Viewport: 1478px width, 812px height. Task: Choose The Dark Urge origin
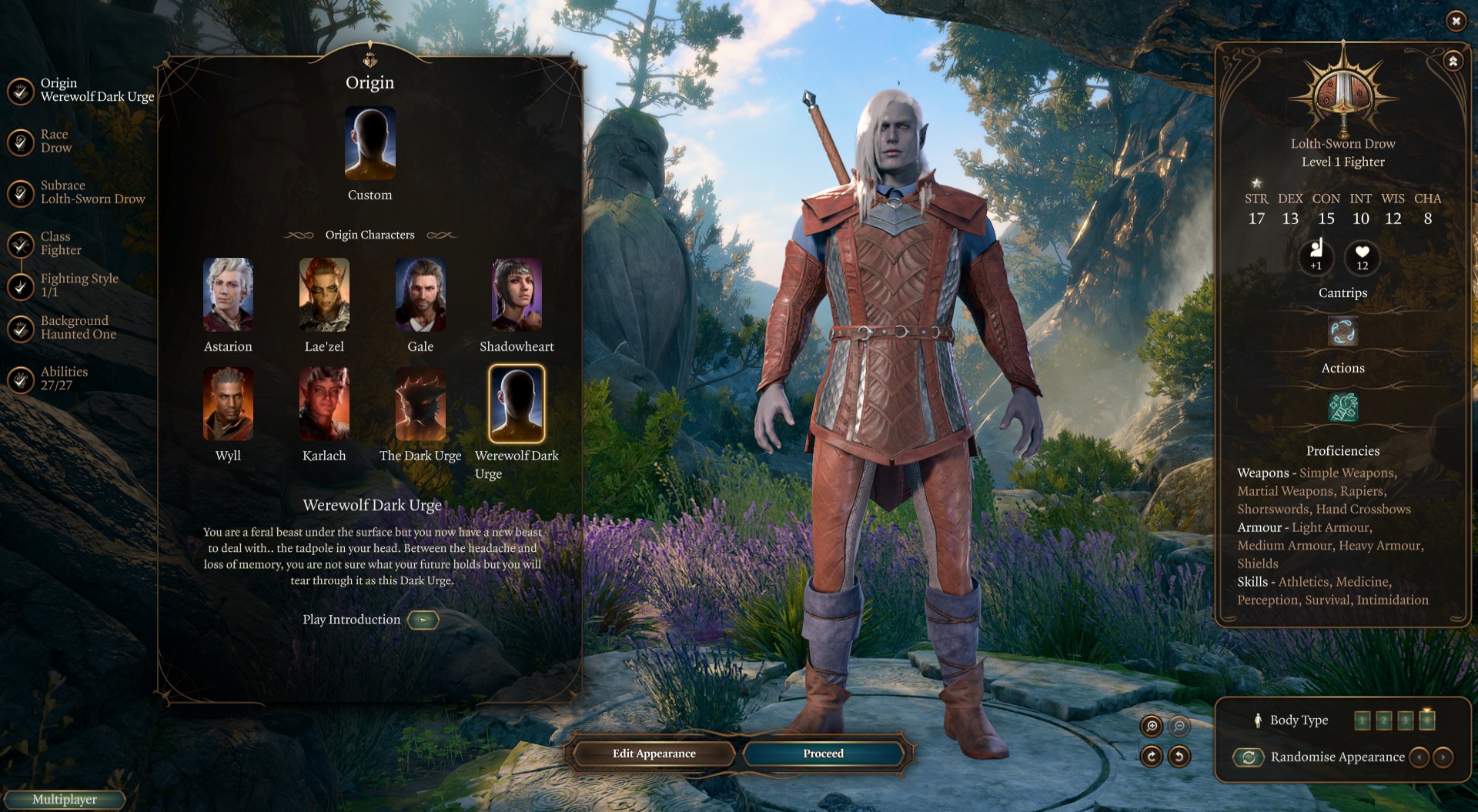[x=420, y=404]
